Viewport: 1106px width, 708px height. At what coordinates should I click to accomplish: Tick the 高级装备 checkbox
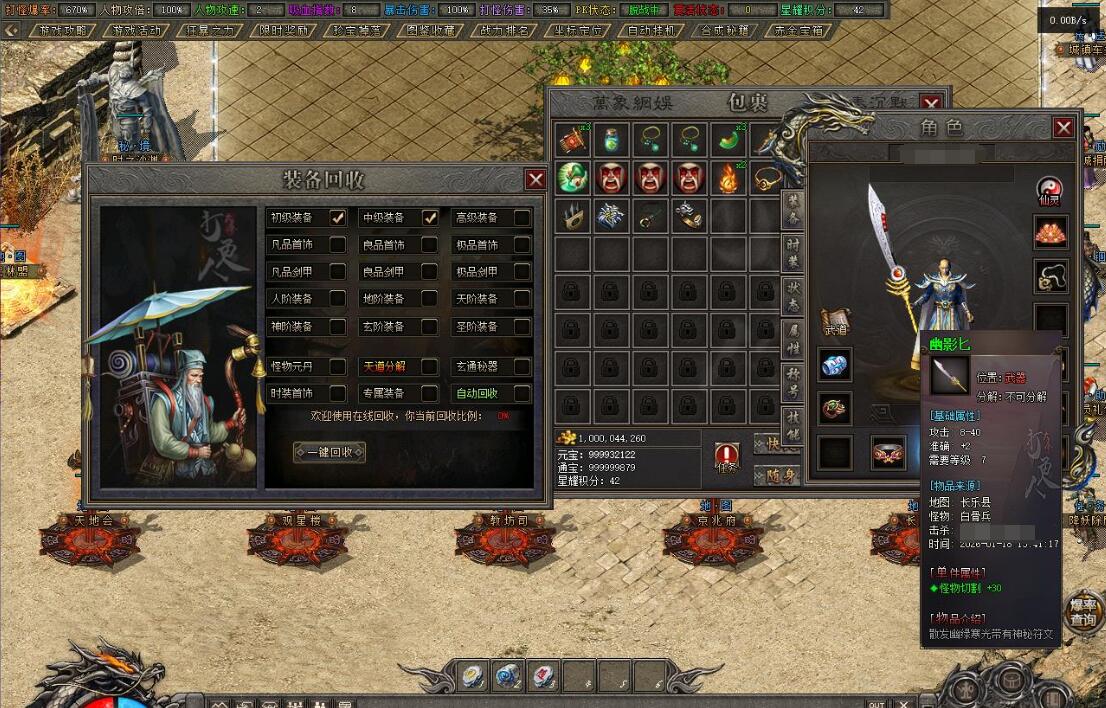pyautogui.click(x=522, y=218)
